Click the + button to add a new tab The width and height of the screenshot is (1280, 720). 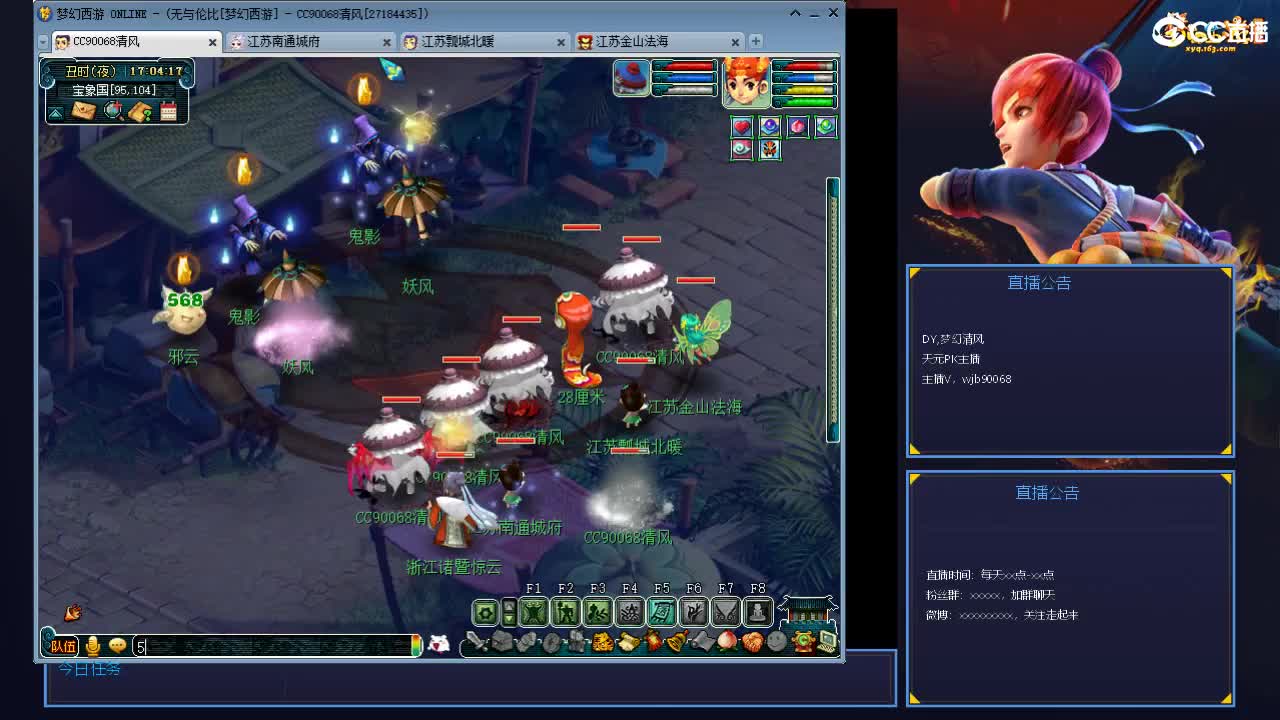757,42
